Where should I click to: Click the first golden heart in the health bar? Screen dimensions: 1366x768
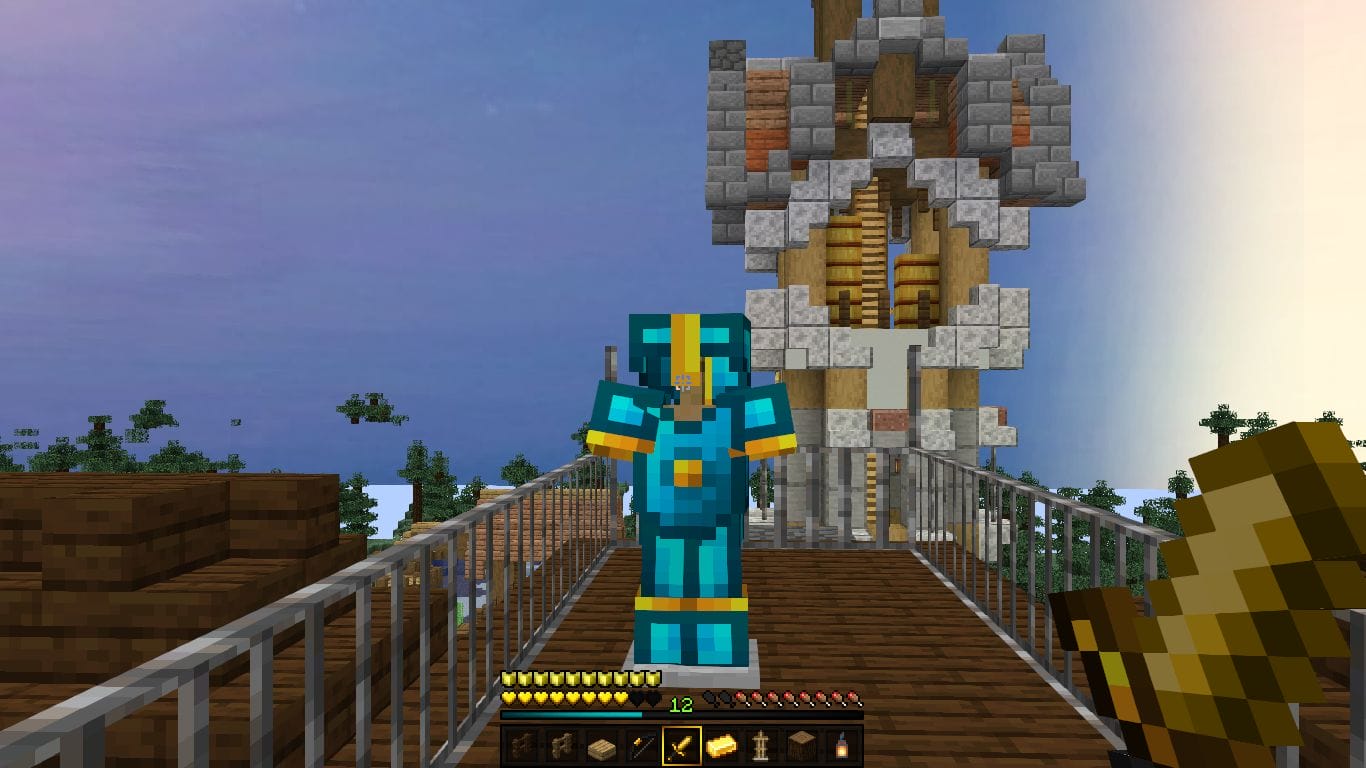tap(510, 698)
